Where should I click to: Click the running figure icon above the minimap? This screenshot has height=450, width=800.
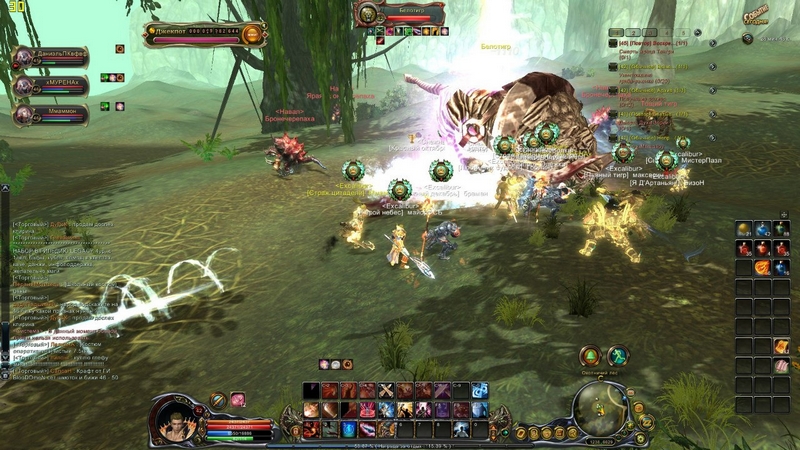coord(618,356)
